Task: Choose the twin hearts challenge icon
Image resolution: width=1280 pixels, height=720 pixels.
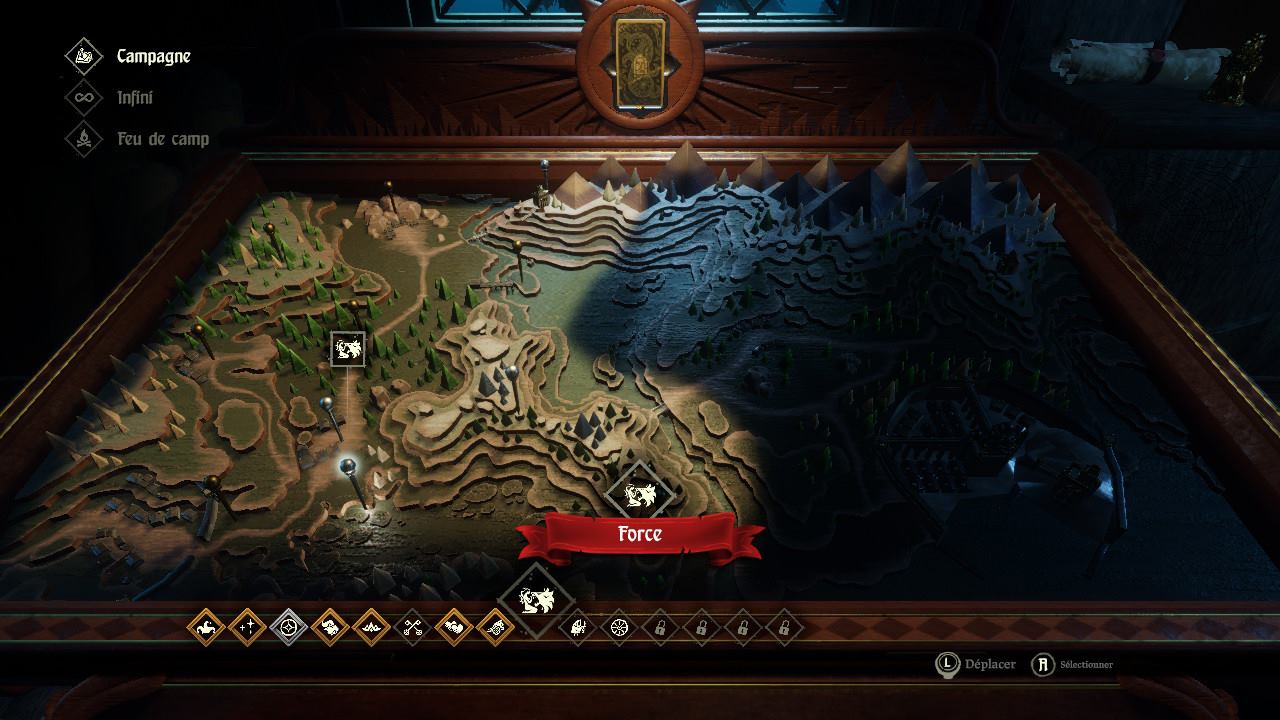Action: click(454, 628)
